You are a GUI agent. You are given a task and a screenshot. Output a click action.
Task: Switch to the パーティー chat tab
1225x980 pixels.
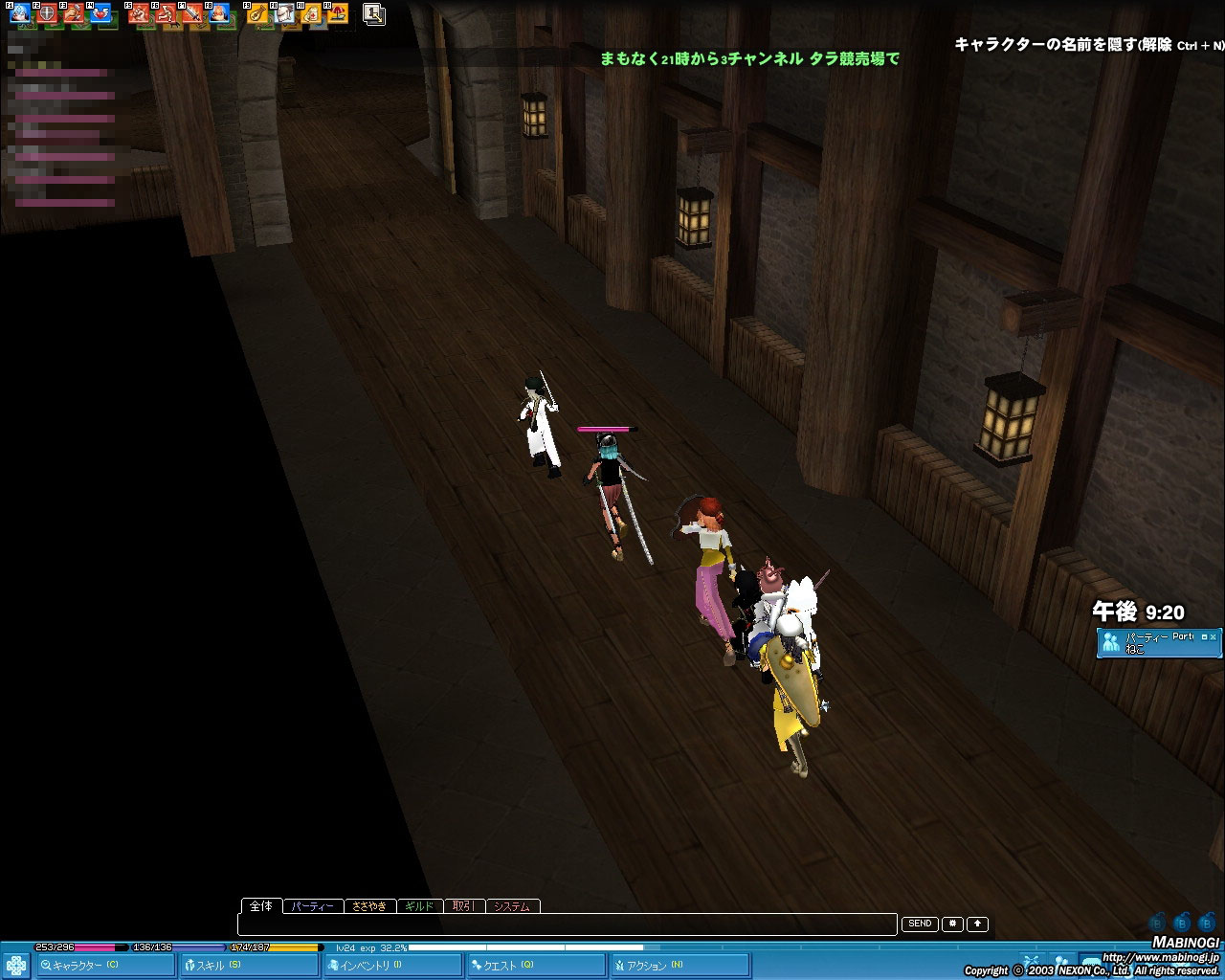pyautogui.click(x=312, y=906)
